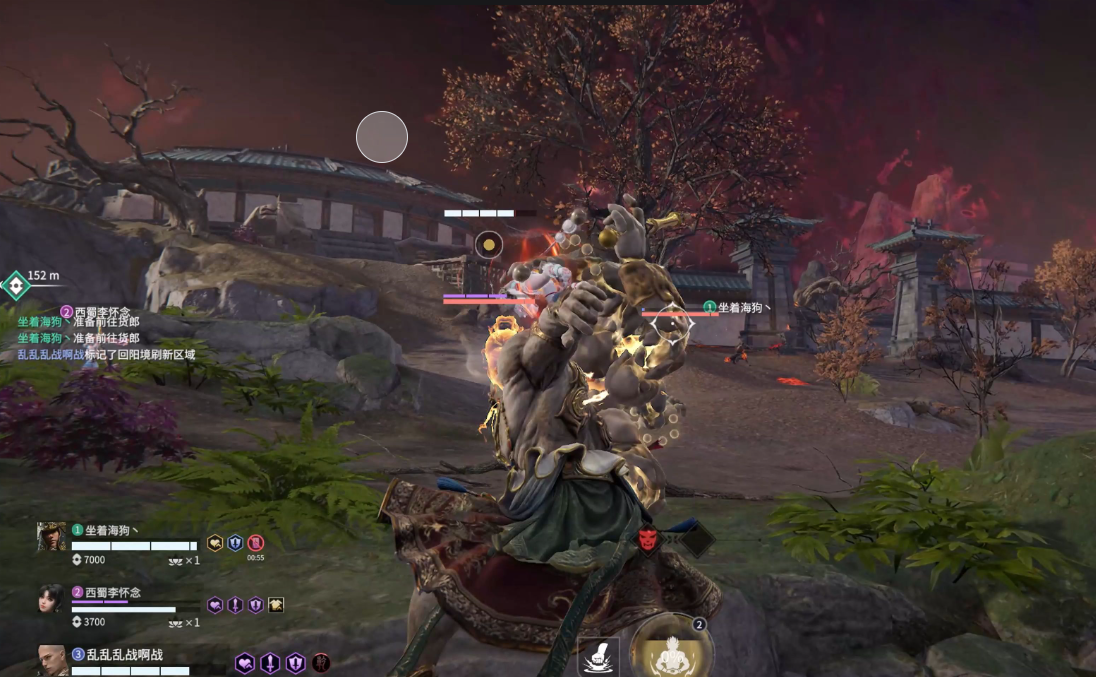Trigger the golden muscular-figure ultimate ability

click(x=671, y=652)
